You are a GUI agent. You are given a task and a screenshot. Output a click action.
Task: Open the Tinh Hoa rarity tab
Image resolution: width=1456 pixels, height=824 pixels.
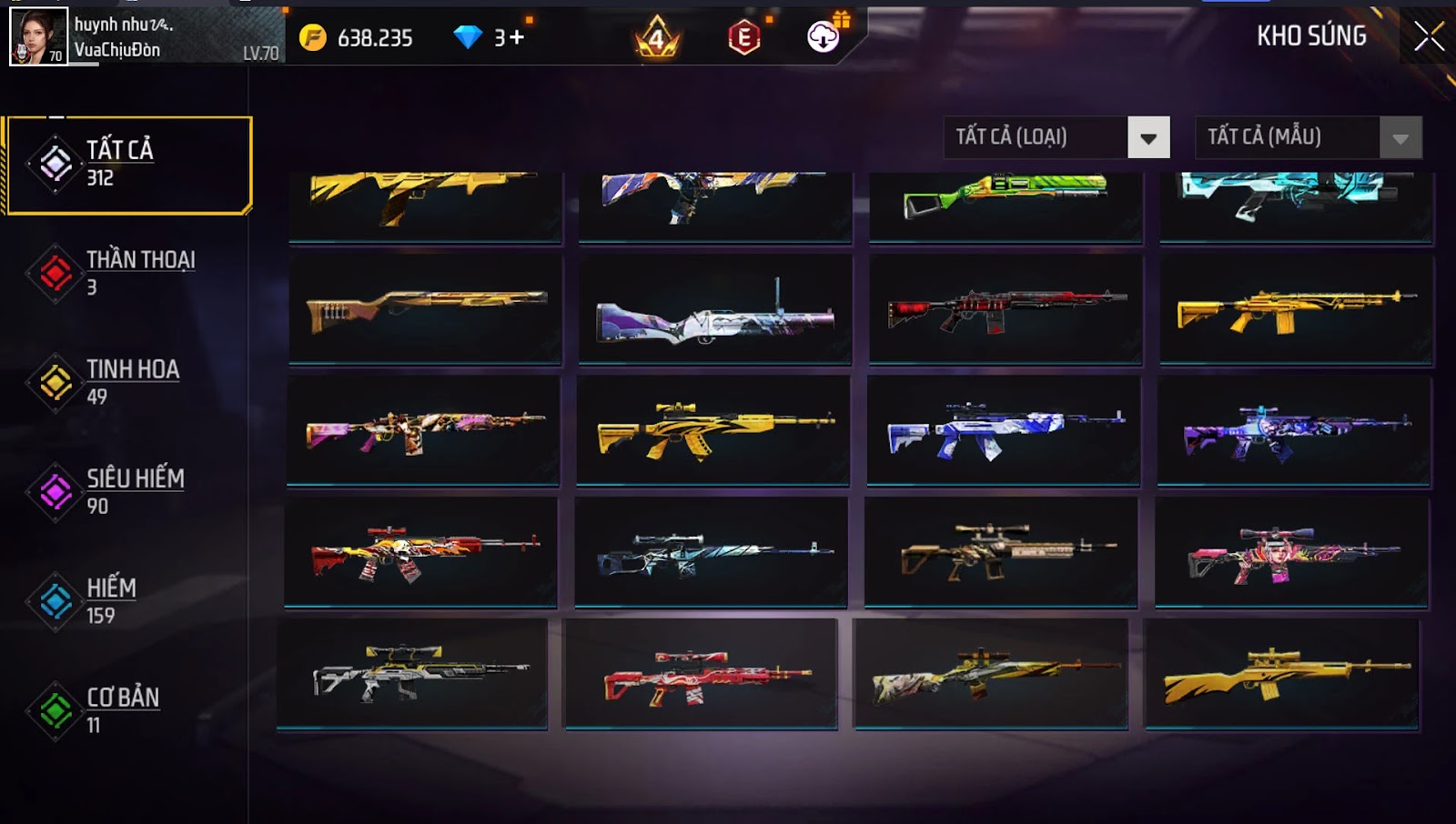coord(128,382)
